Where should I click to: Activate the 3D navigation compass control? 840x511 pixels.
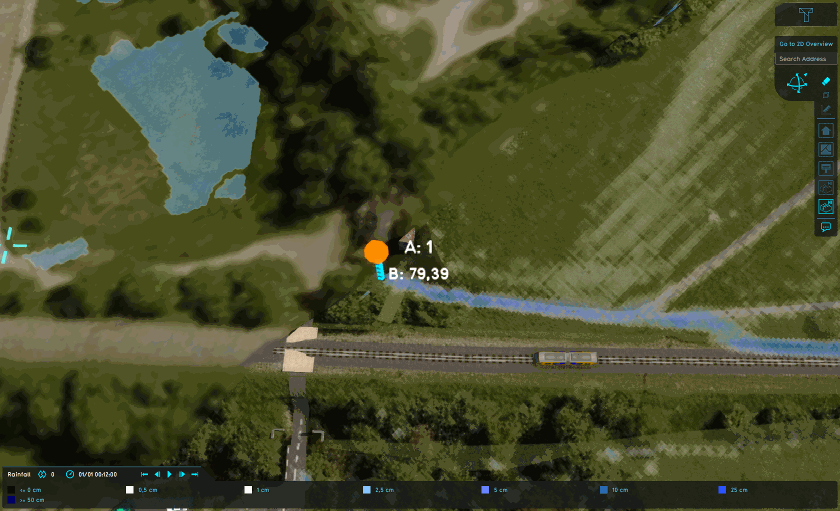tap(798, 84)
